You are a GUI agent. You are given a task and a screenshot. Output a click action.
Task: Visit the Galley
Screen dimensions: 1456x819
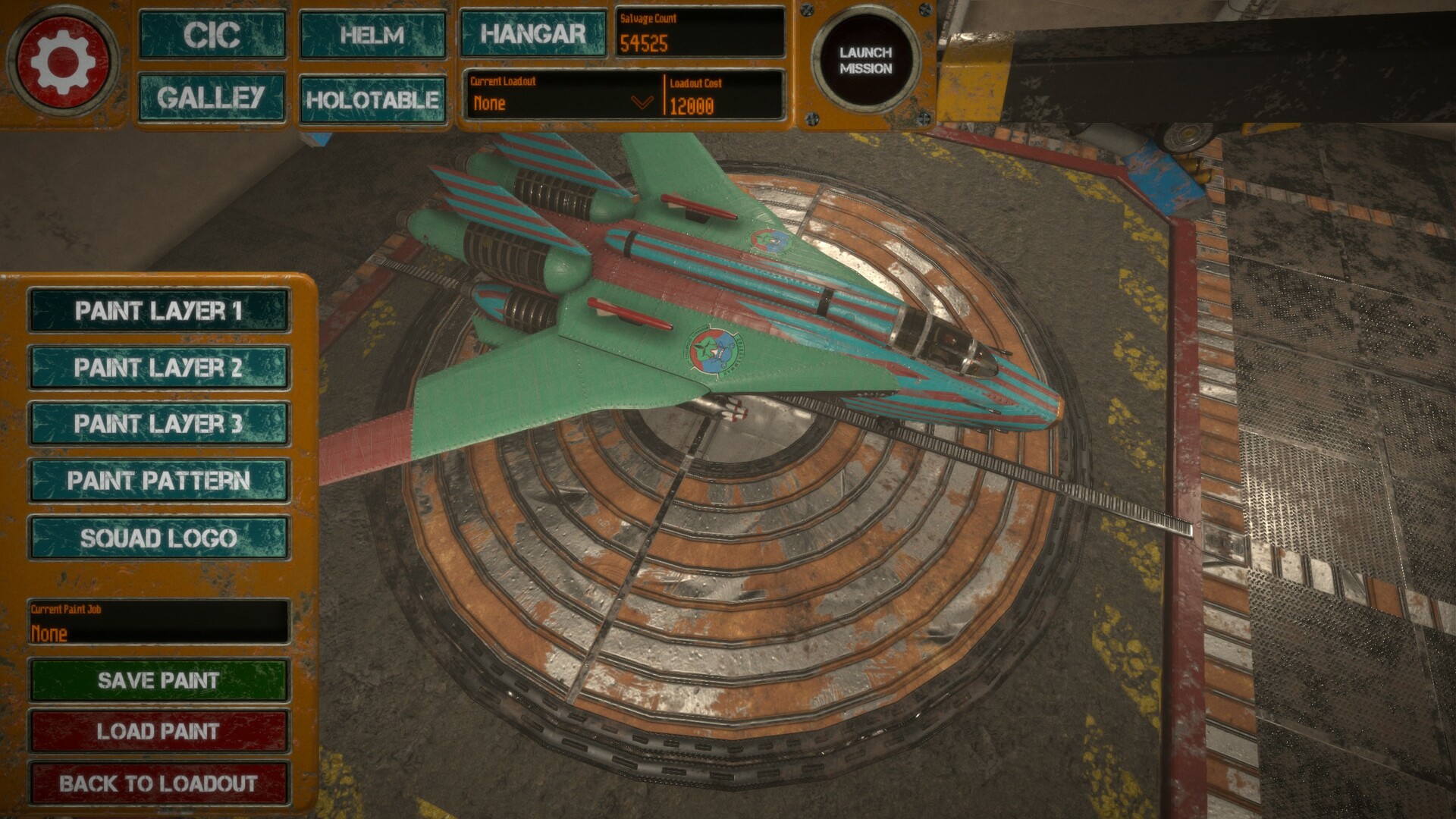[x=212, y=98]
